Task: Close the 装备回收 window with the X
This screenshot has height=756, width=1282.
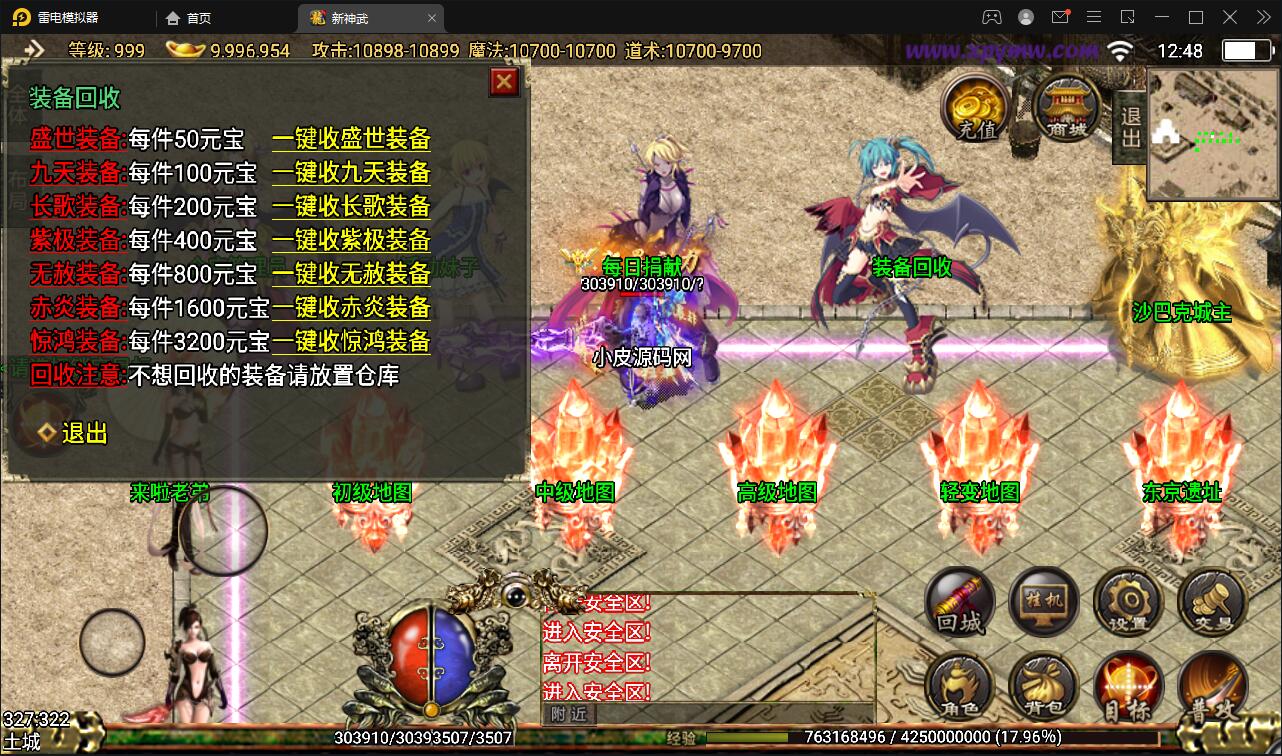Action: point(503,82)
